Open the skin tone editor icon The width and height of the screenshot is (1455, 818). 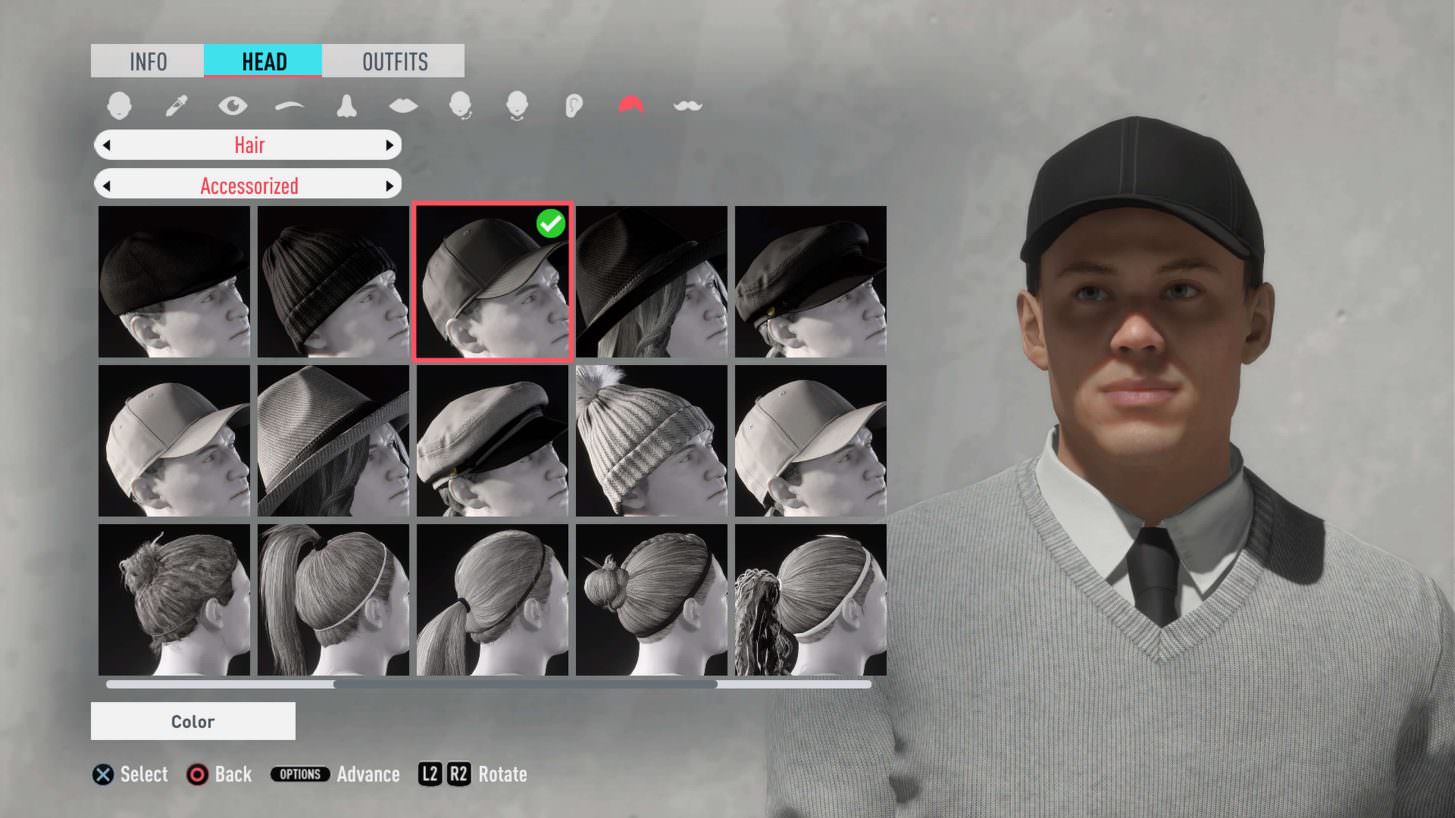point(175,103)
